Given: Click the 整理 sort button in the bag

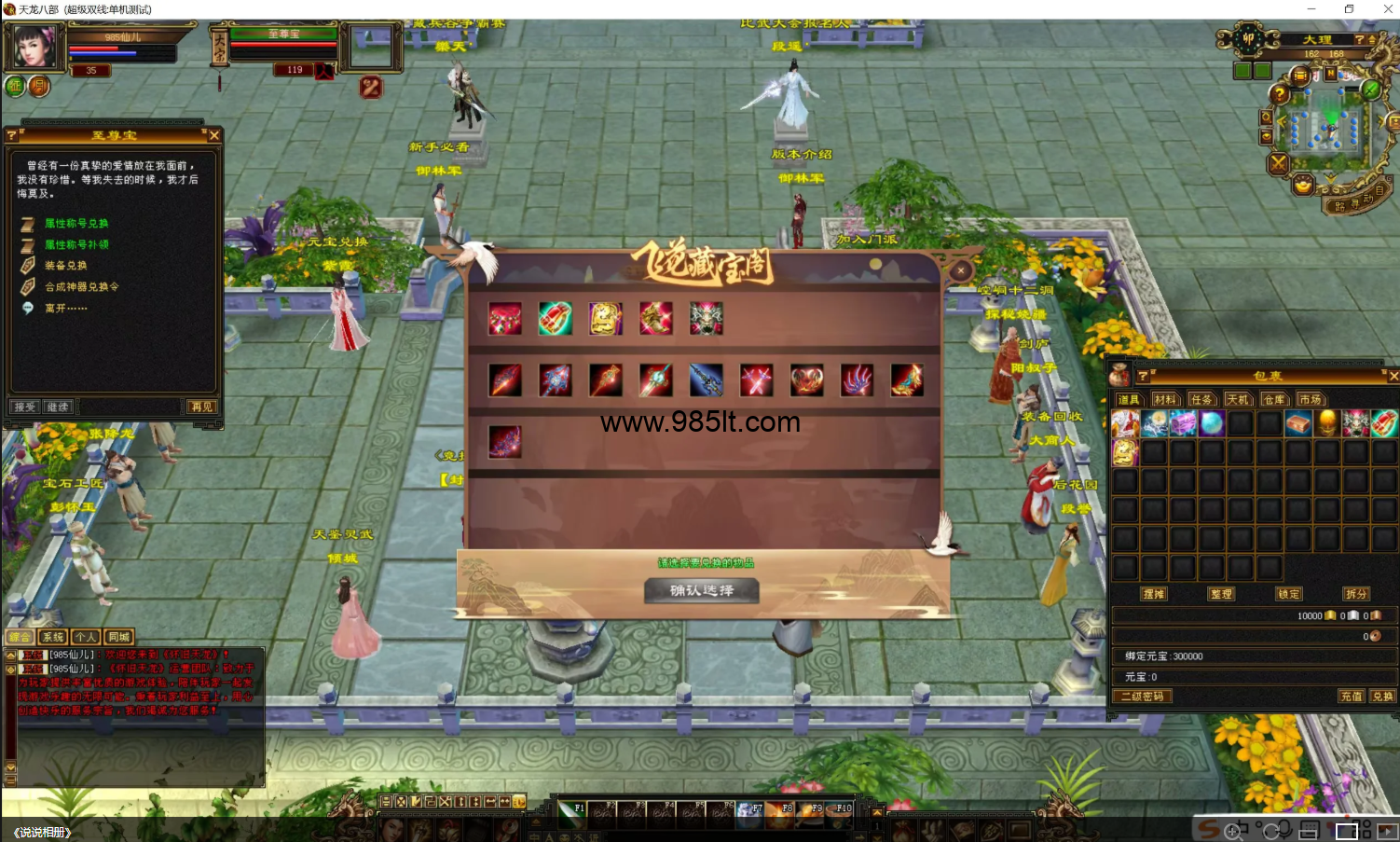Looking at the screenshot, I should 1221,594.
